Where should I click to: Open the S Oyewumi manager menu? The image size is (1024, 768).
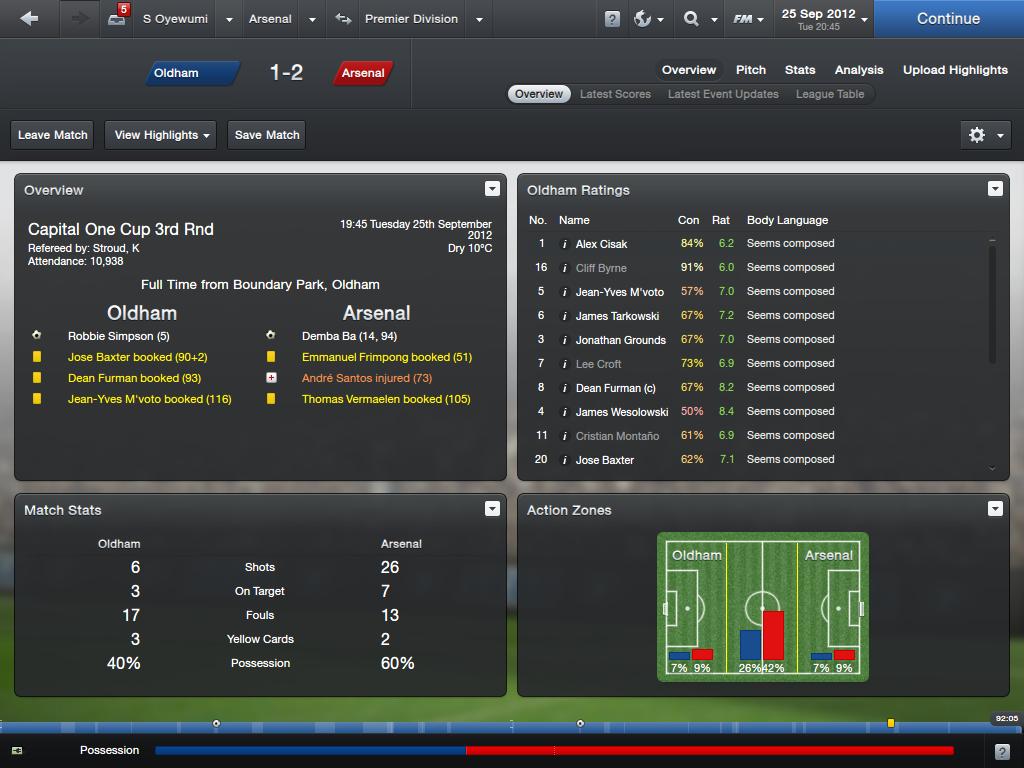[176, 19]
